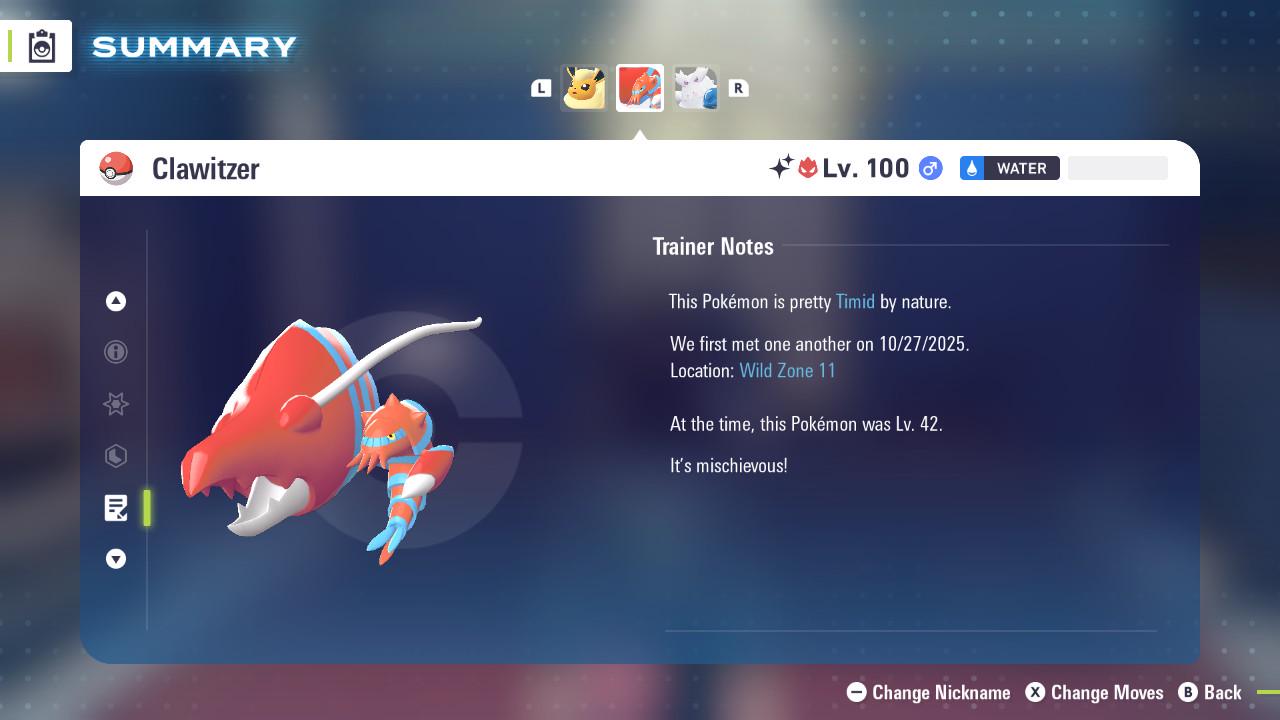Screen dimensions: 1280x720
Task: Select the blue Water type icon
Action: click(x=969, y=168)
